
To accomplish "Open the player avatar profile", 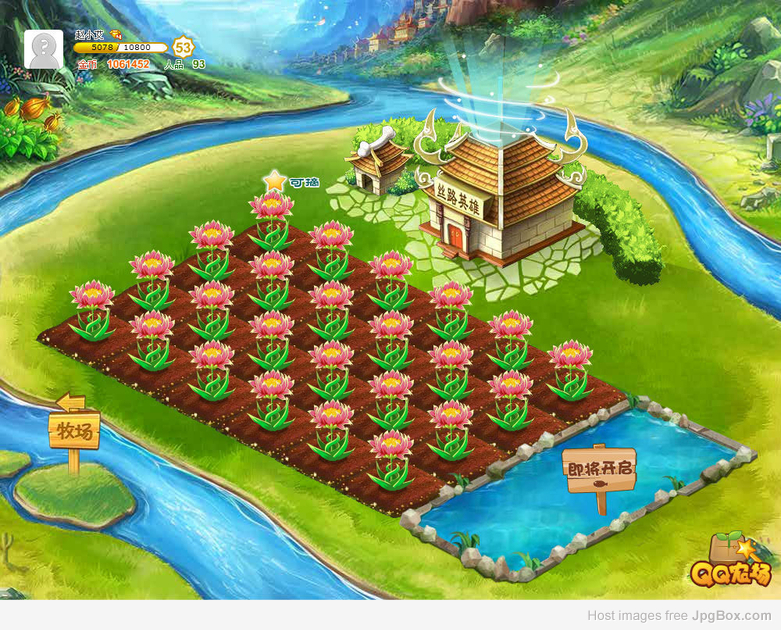I will 46,49.
